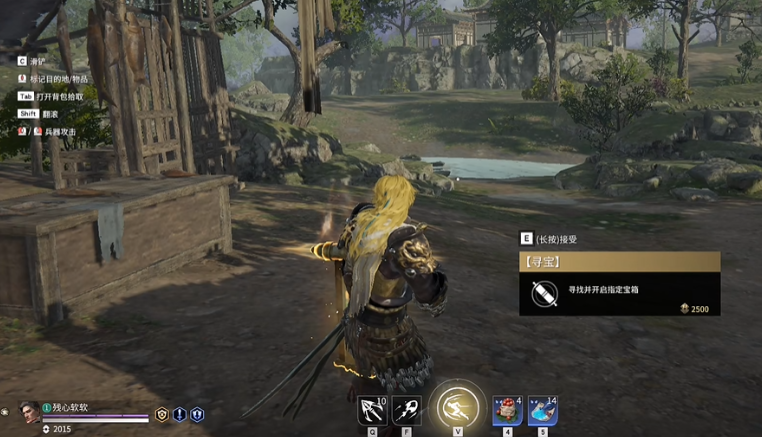762x437 pixels.
Task: Click the blue shield-arrow hexagon buff icon
Action: pos(198,414)
